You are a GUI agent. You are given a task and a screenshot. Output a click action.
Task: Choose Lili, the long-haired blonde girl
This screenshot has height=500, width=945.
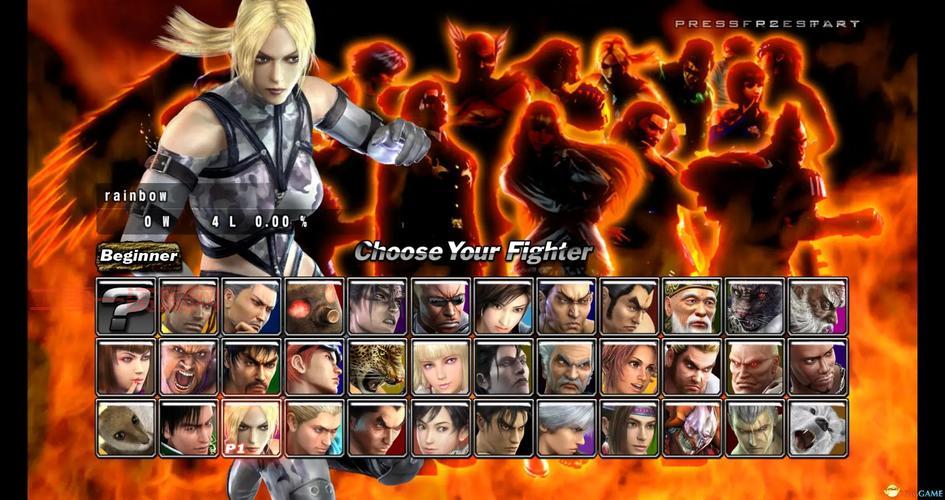[441, 367]
